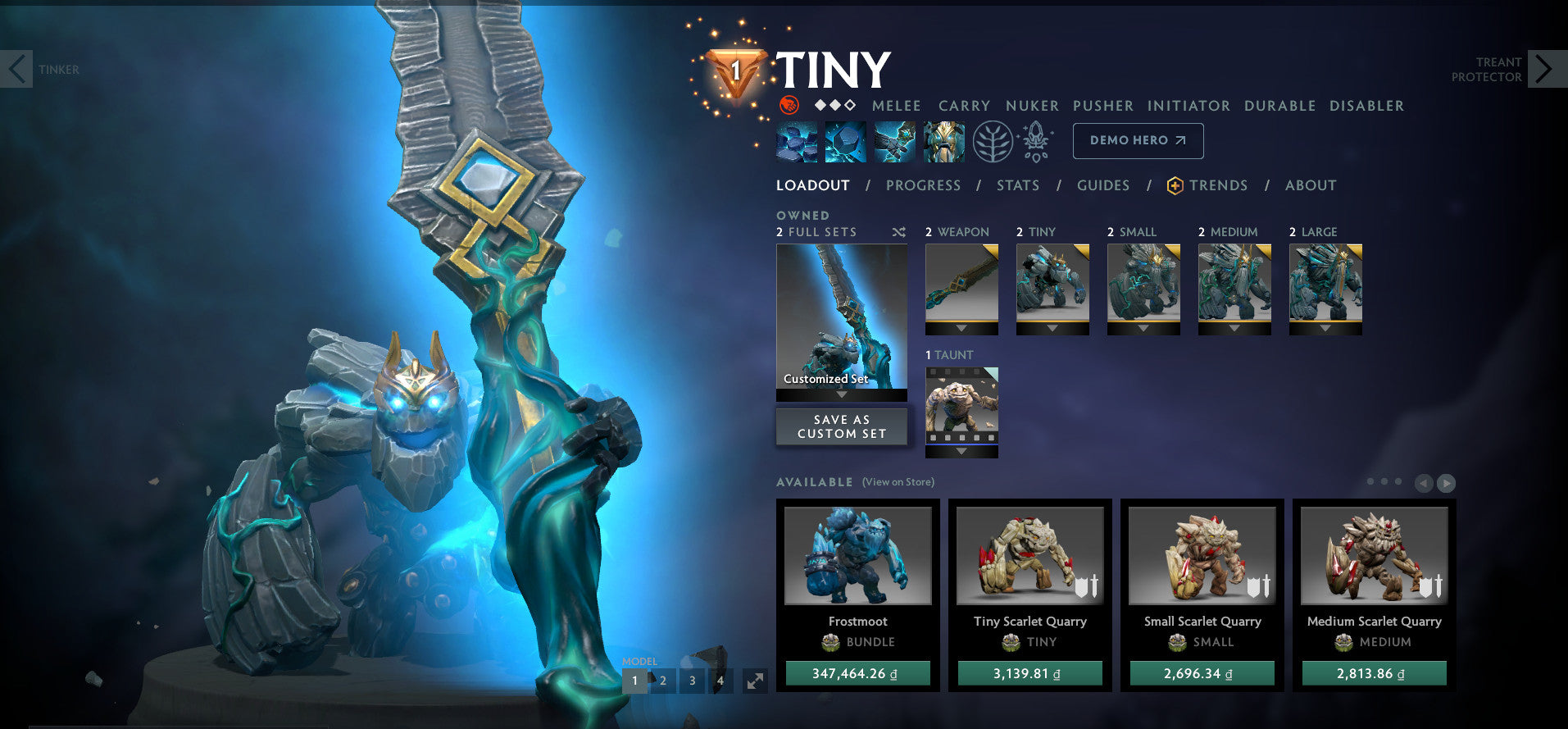Expand the Taunt slot dropdown arrow
Image resolution: width=1568 pixels, height=729 pixels.
coord(961,450)
